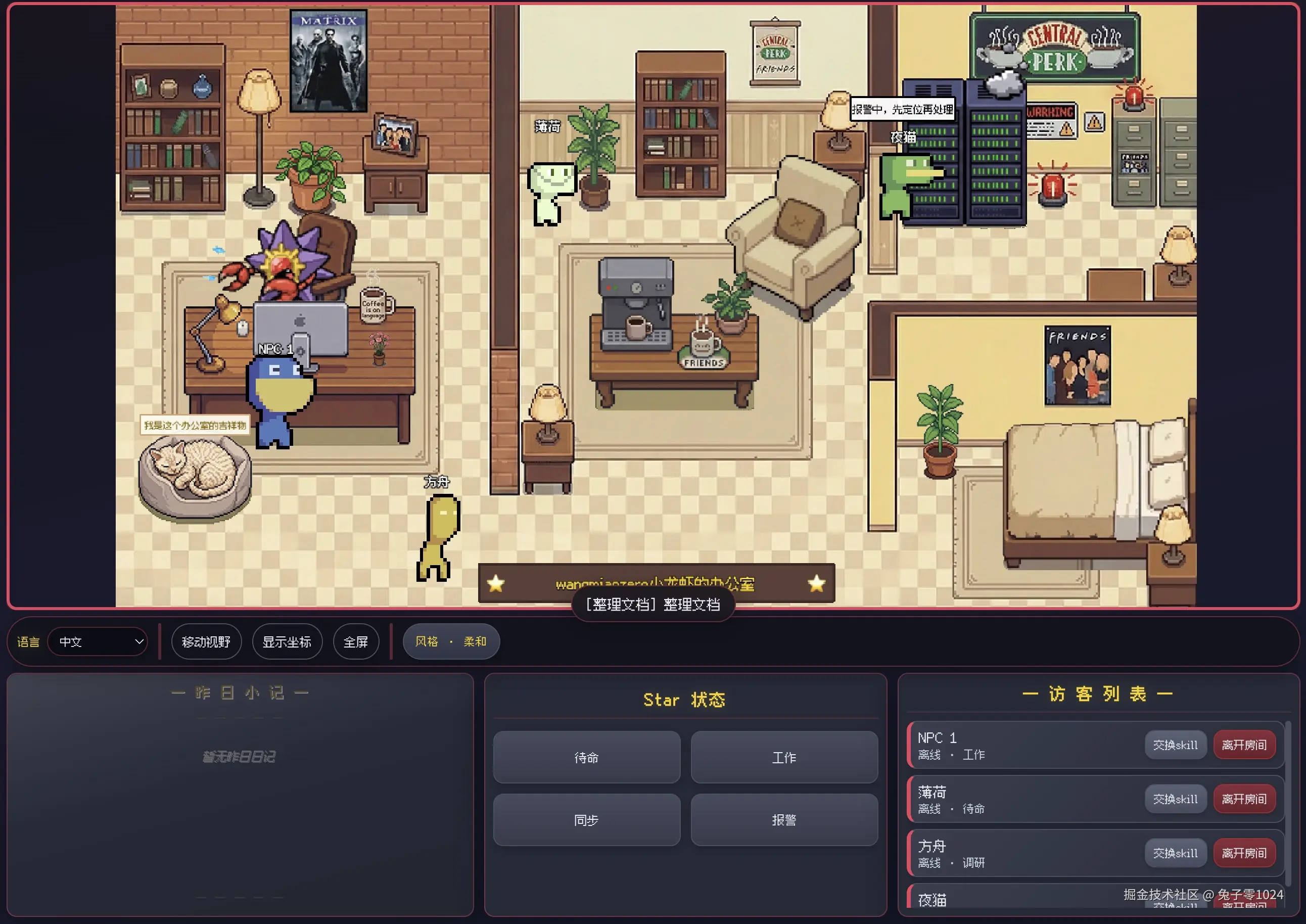The image size is (1306, 924).
Task: Enable 显示坐标 coordinate display
Action: (287, 641)
